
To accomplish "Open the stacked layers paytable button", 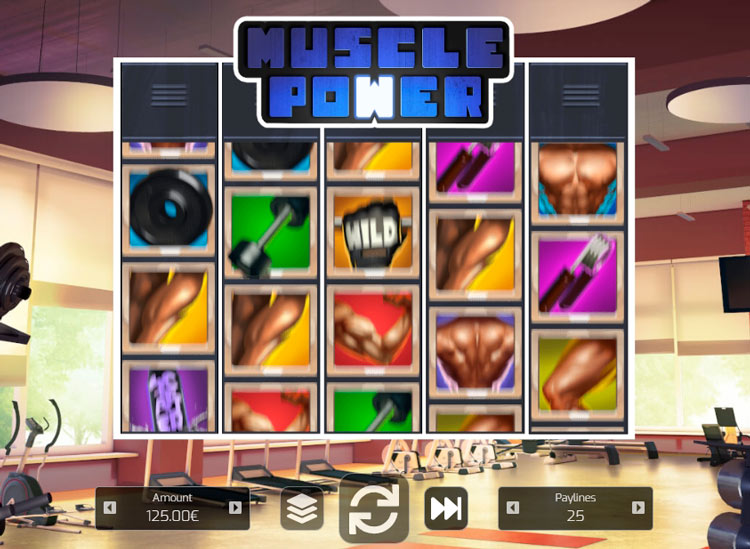I will coord(301,508).
